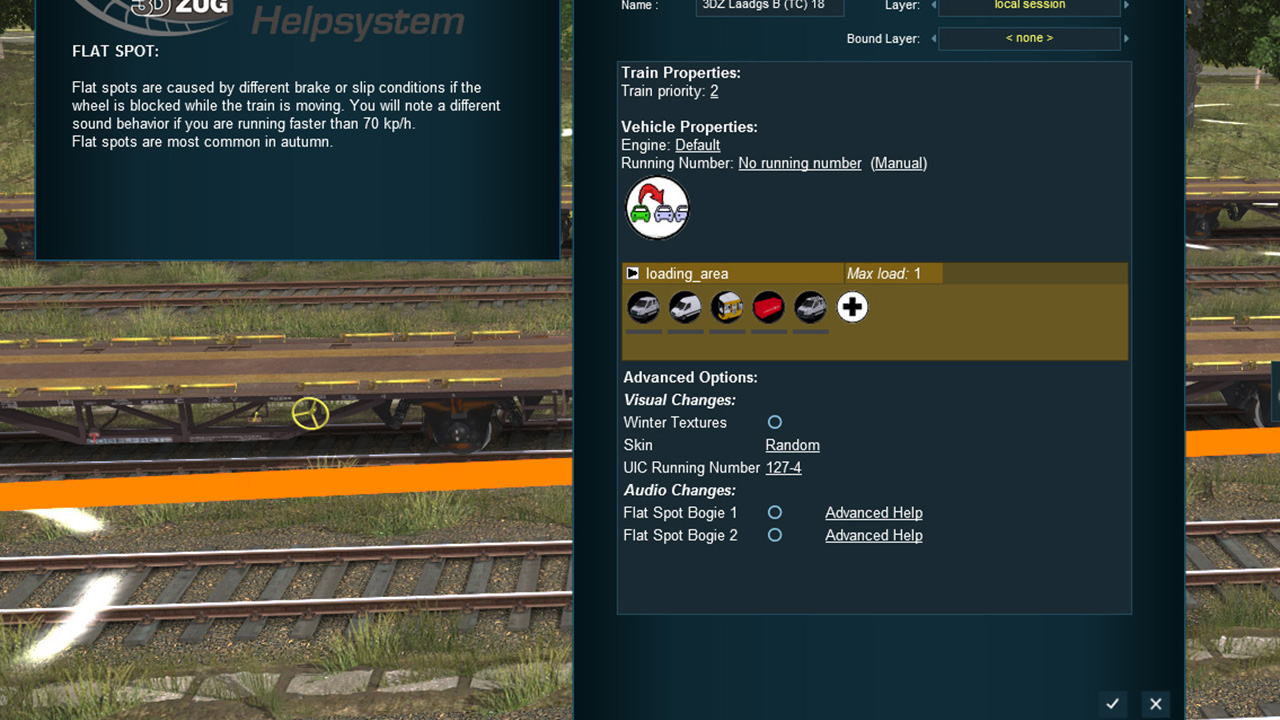The width and height of the screenshot is (1280, 720).
Task: Choose the red truck load icon
Action: pyautogui.click(x=768, y=307)
